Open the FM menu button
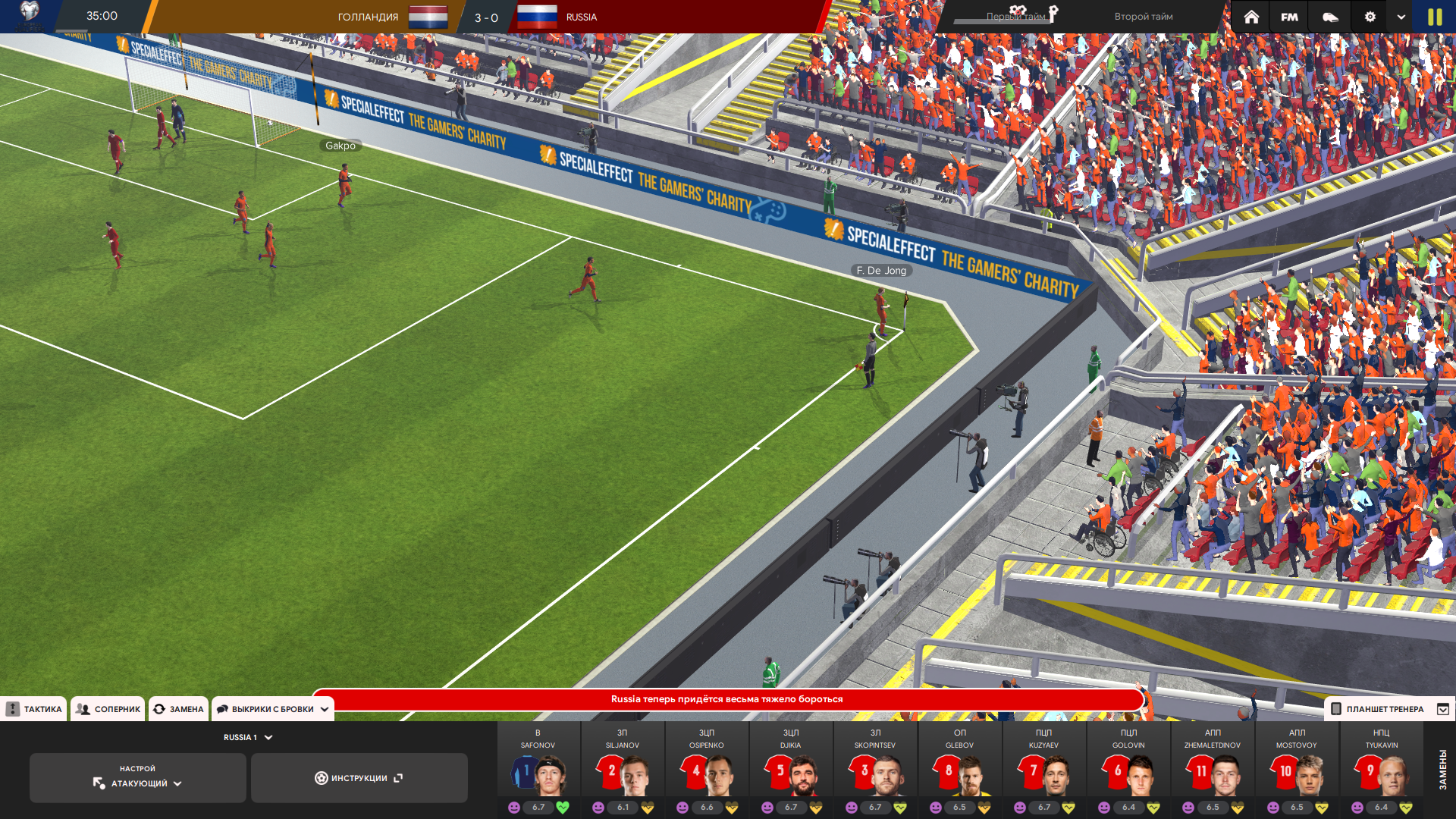This screenshot has height=819, width=1456. coord(1289,17)
